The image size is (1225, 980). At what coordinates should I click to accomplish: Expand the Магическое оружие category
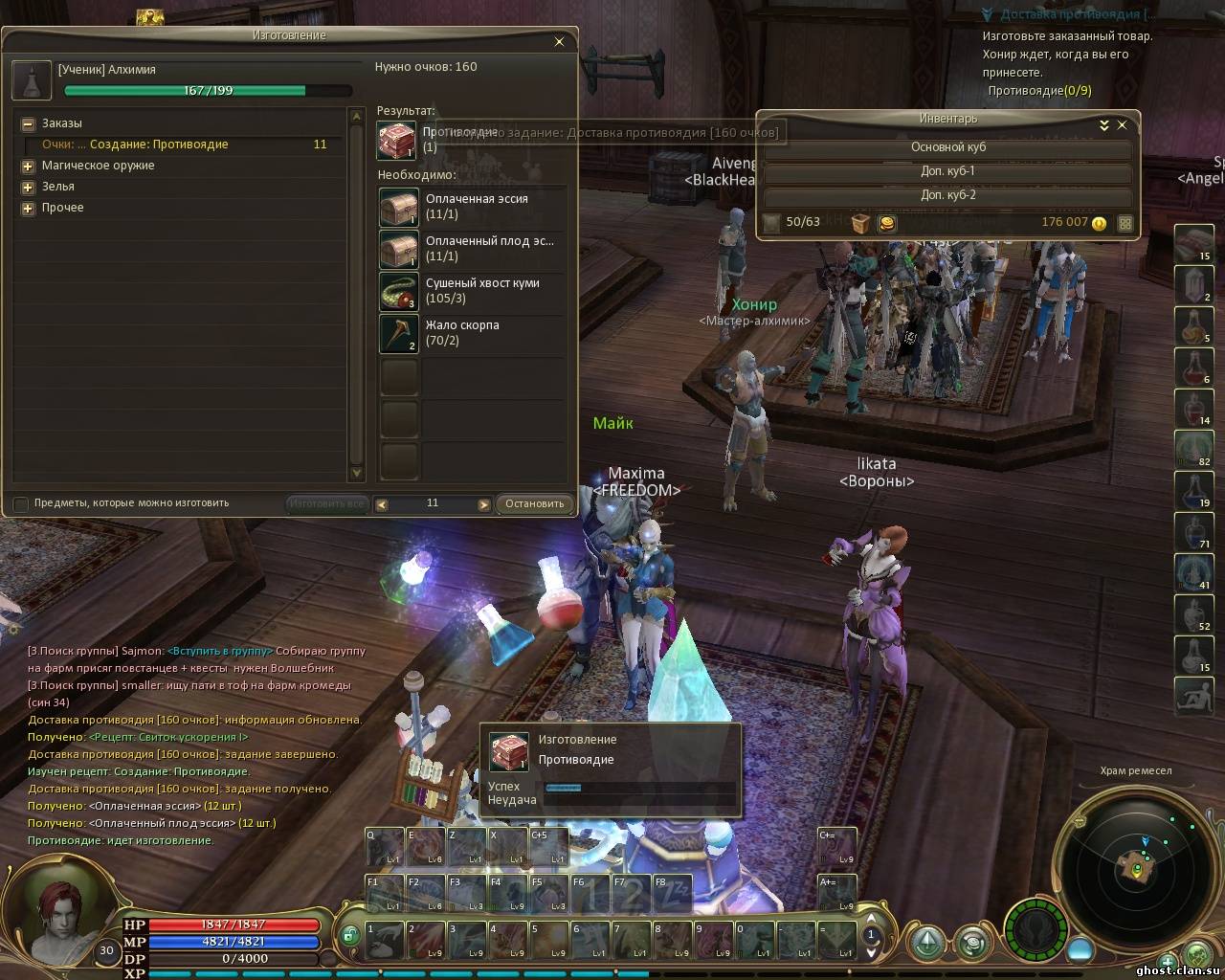point(28,167)
